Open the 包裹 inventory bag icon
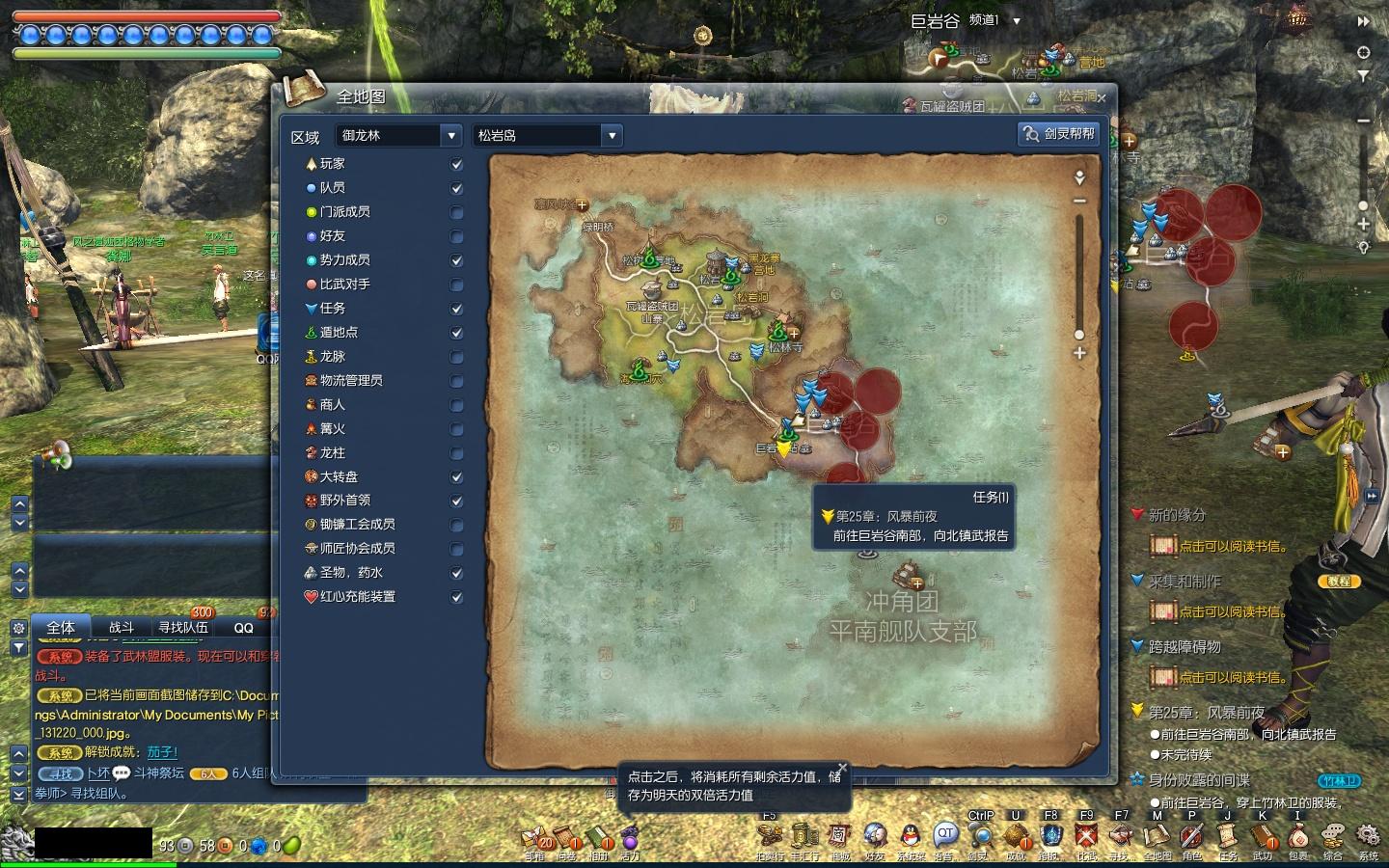 (1298, 835)
